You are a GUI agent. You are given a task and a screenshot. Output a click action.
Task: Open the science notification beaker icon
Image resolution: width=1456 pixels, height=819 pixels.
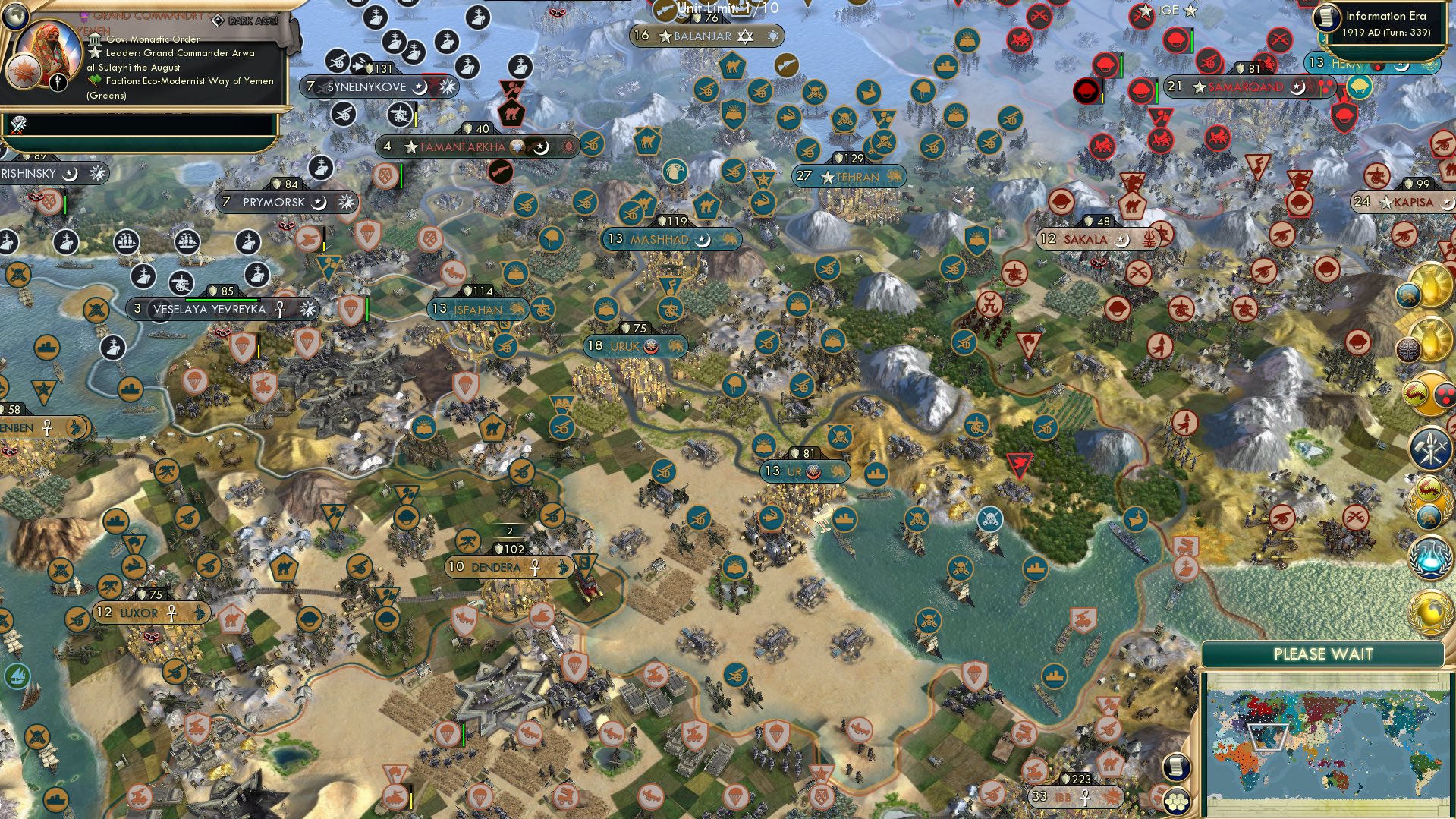[1431, 558]
